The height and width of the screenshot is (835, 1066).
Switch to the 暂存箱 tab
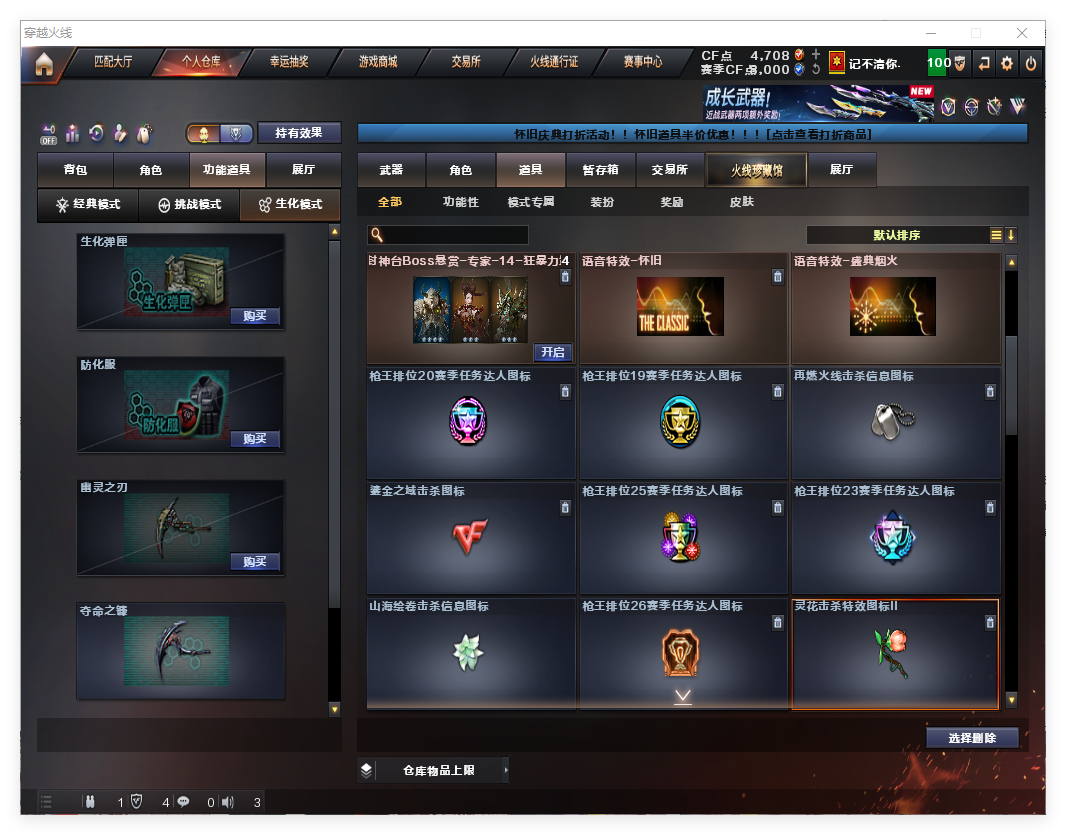601,170
